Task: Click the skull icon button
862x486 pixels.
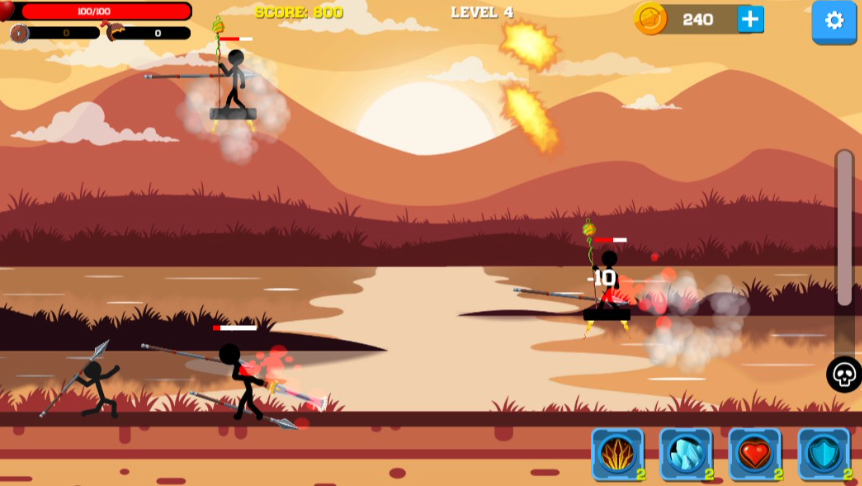Action: point(844,374)
